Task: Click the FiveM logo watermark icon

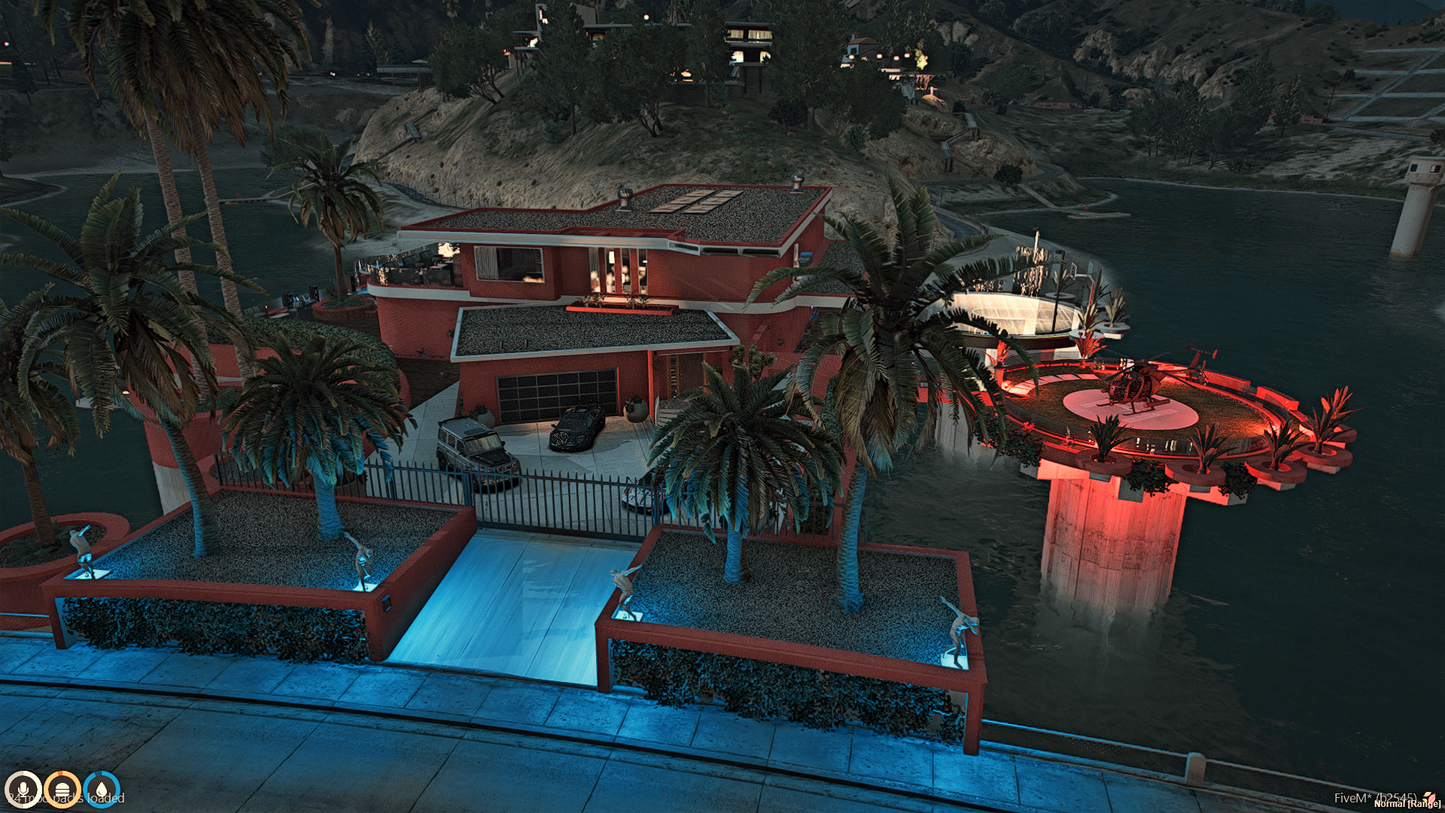Action: pyautogui.click(x=1431, y=797)
